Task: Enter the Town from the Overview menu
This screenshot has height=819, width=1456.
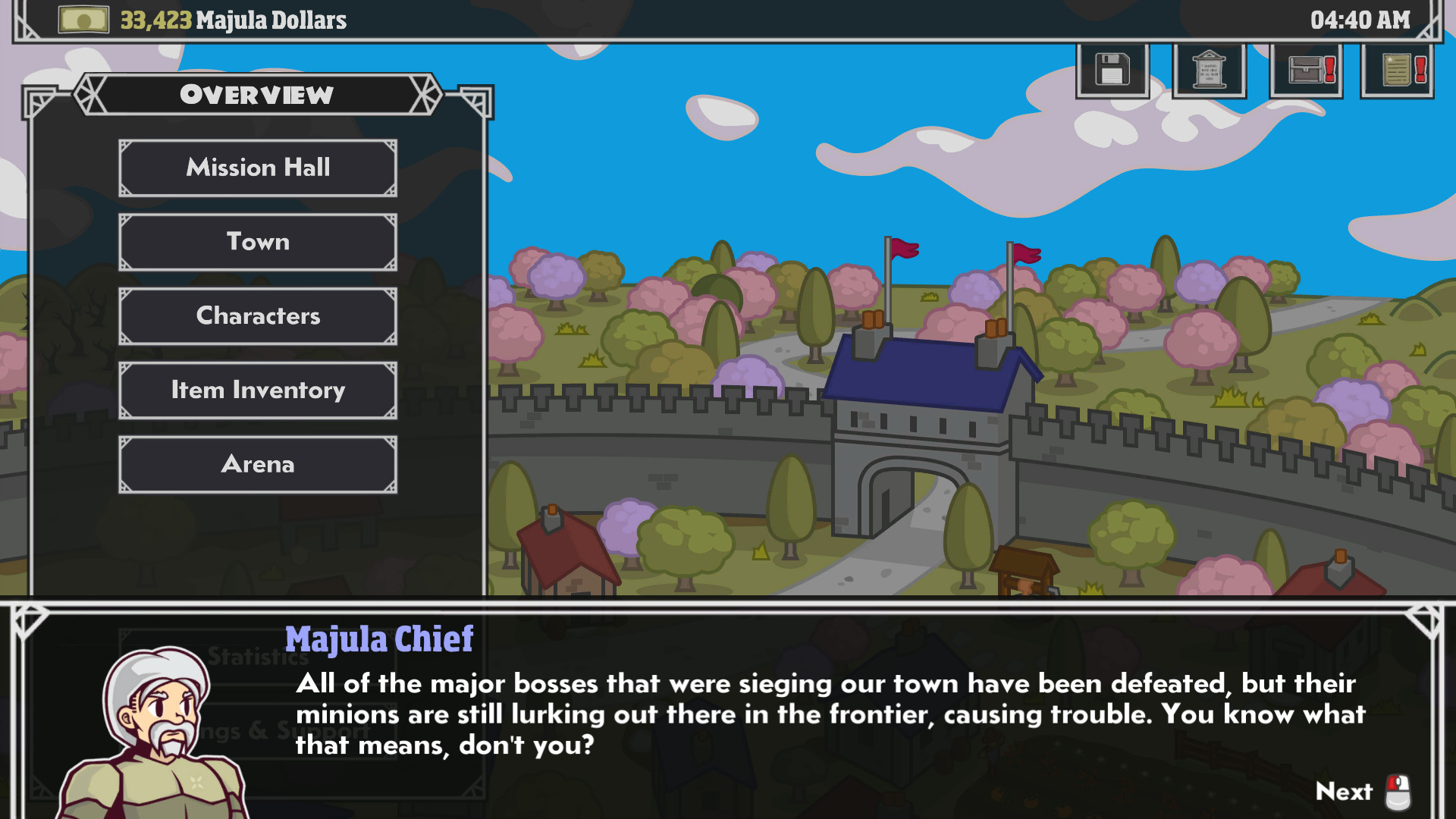Action: pyautogui.click(x=257, y=242)
